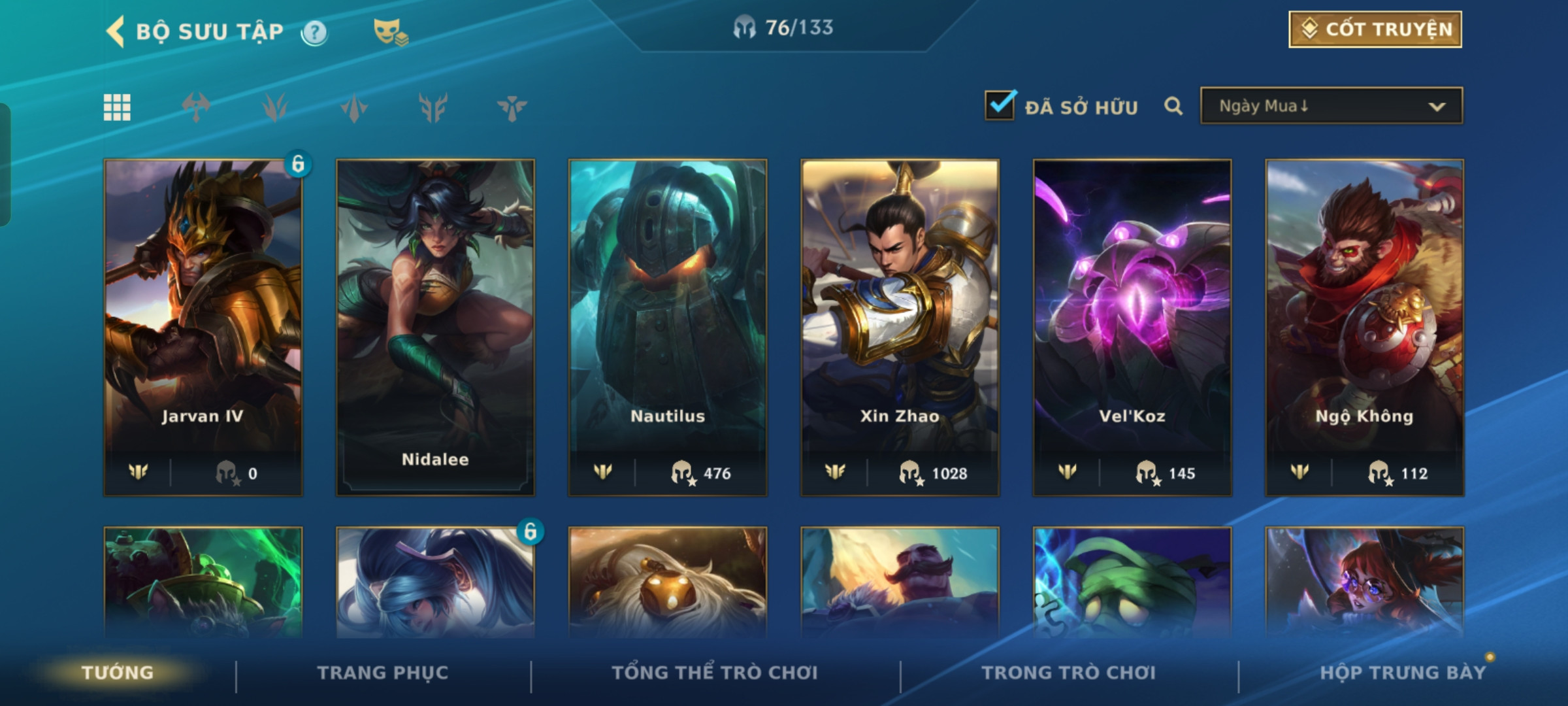Open the Nautilus champion card
The image size is (1568, 706).
coord(668,327)
